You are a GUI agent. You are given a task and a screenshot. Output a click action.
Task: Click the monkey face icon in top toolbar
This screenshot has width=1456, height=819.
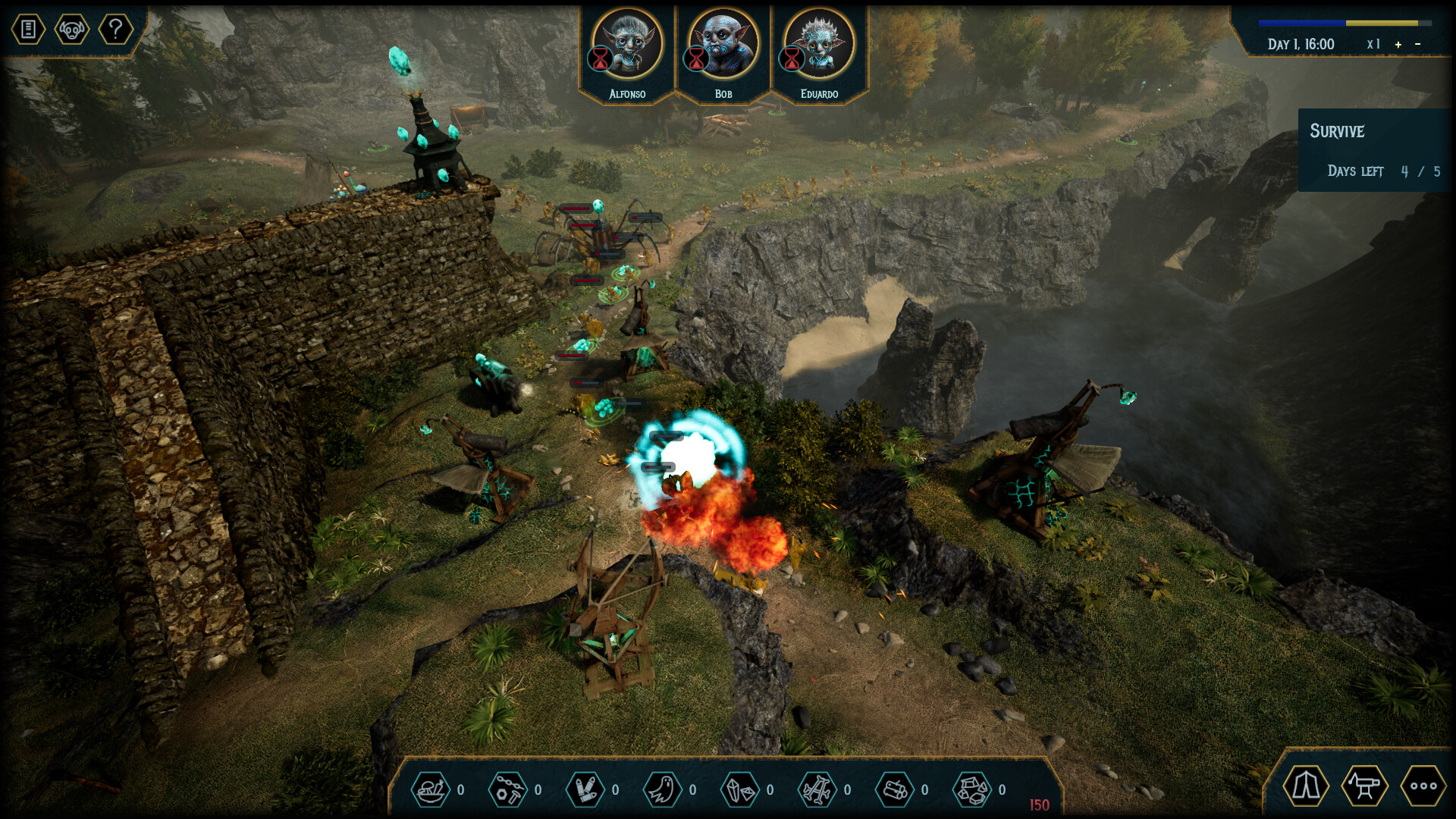[72, 30]
